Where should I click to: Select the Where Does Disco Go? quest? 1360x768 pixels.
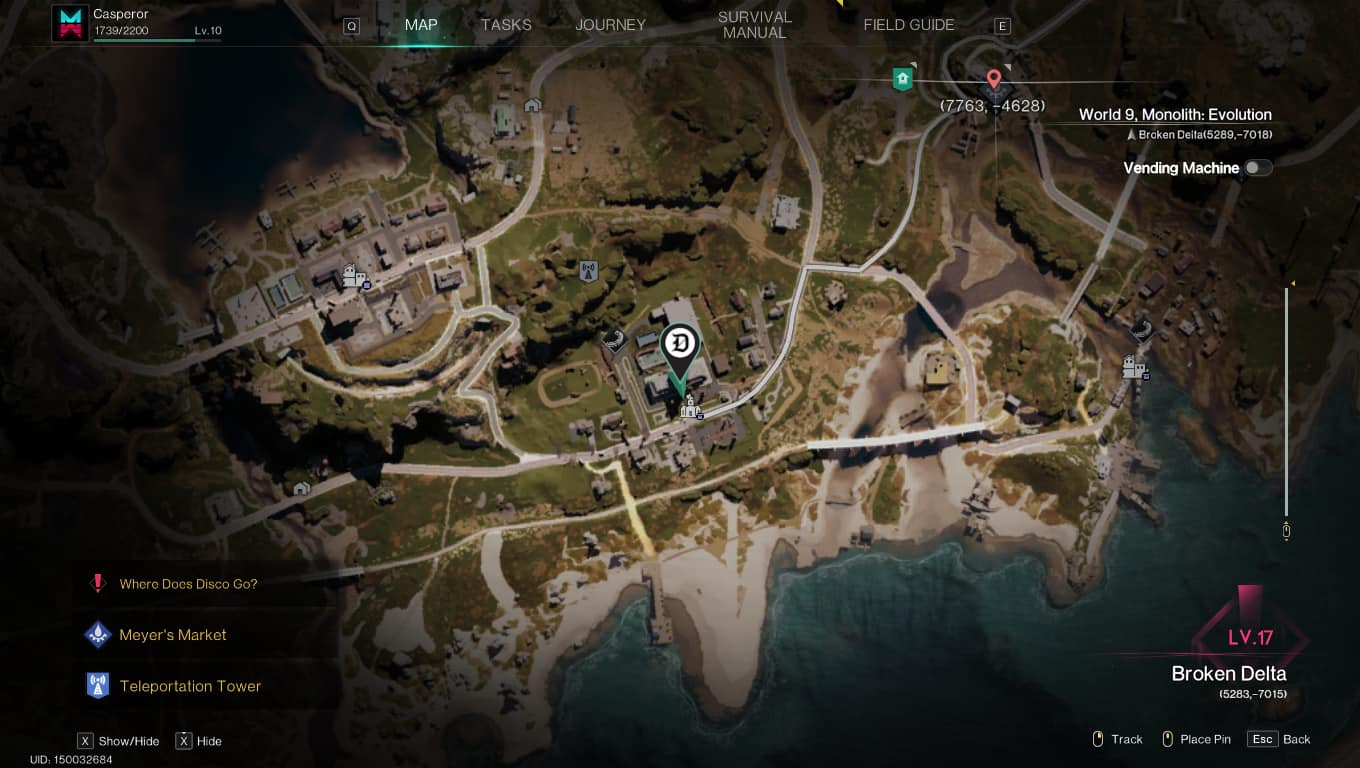pos(188,584)
